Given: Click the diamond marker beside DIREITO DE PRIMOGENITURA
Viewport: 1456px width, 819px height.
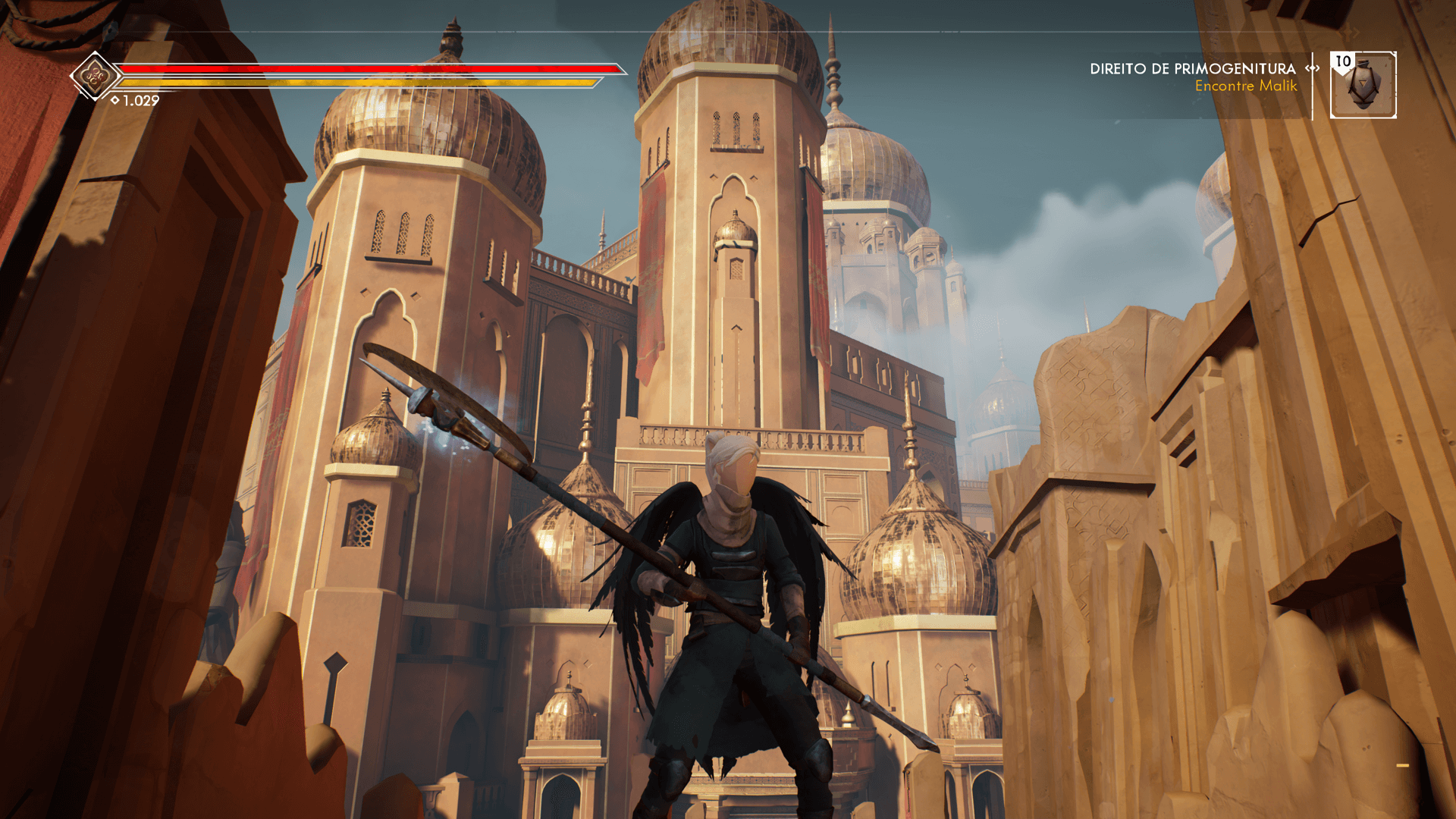Looking at the screenshot, I should (1310, 68).
